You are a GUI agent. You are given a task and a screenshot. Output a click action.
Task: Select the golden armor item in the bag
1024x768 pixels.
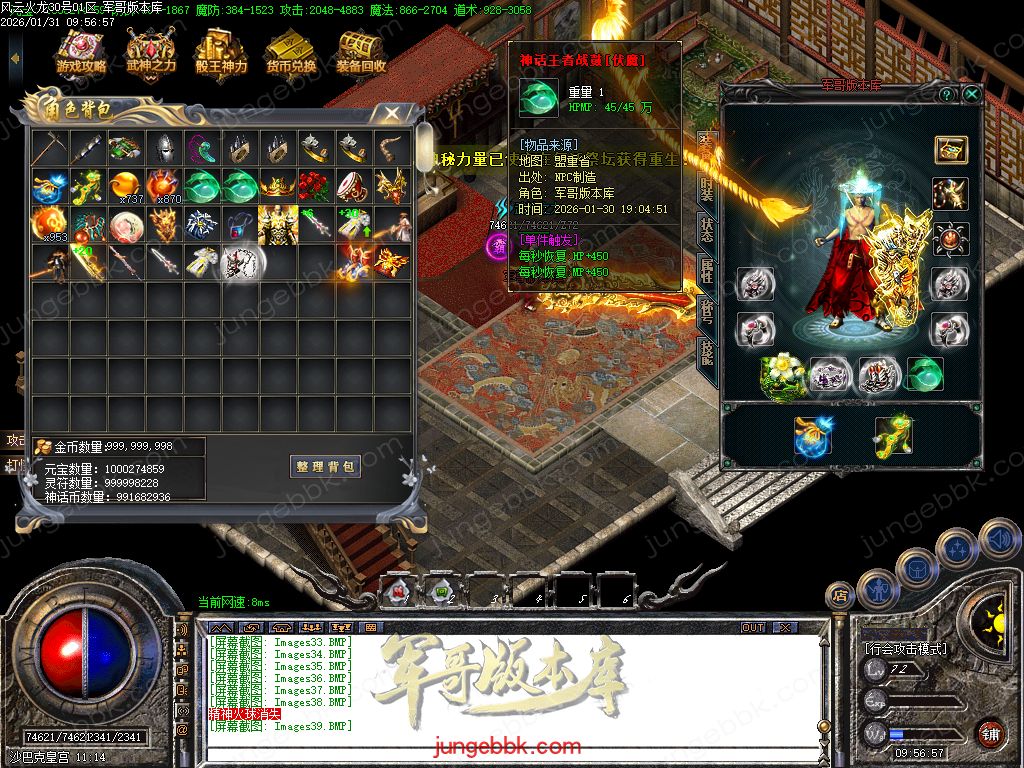point(277,224)
